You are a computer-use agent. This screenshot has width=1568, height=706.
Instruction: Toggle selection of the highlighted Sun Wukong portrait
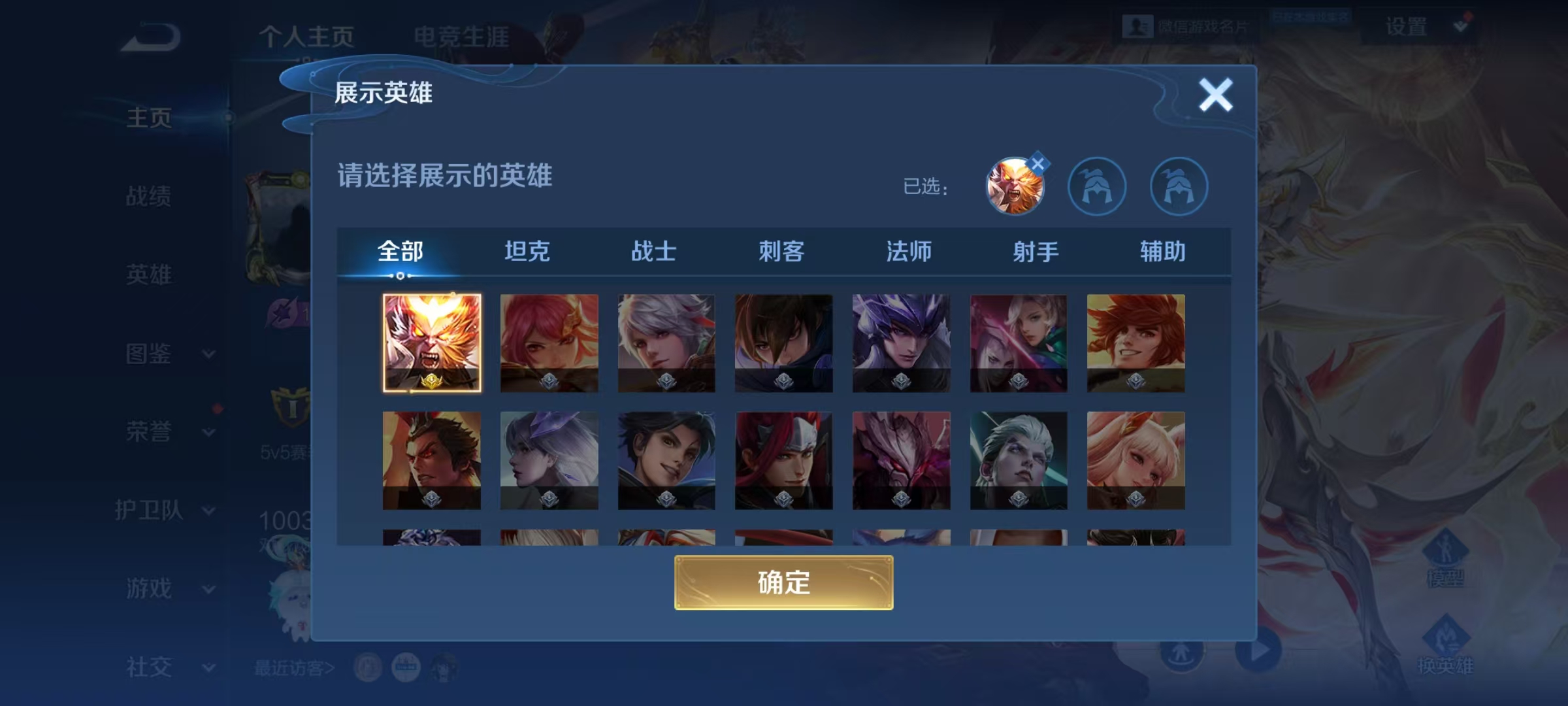[433, 345]
